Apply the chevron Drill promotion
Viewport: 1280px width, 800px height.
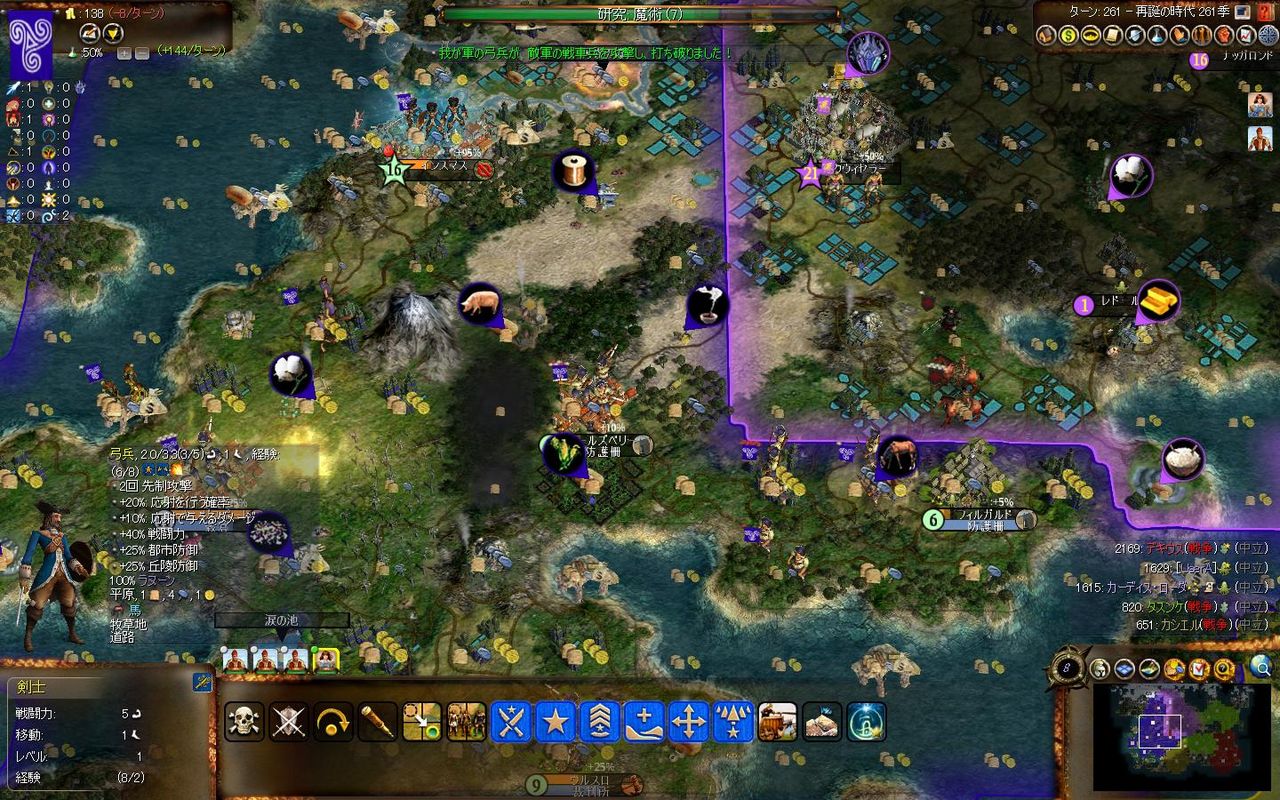point(600,722)
